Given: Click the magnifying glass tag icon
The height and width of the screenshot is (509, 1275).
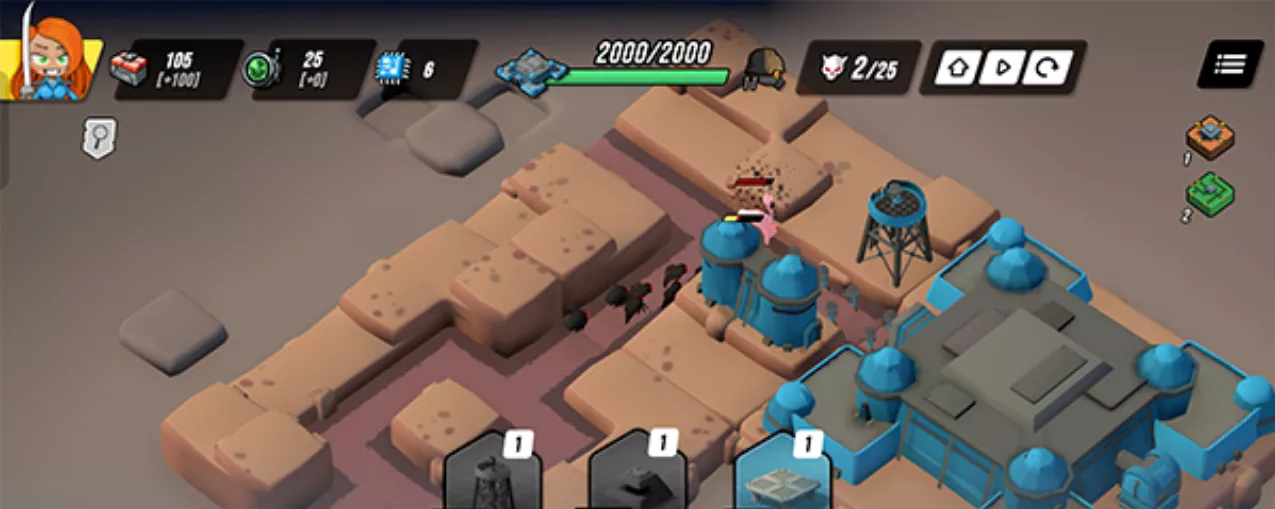Looking at the screenshot, I should pyautogui.click(x=99, y=138).
